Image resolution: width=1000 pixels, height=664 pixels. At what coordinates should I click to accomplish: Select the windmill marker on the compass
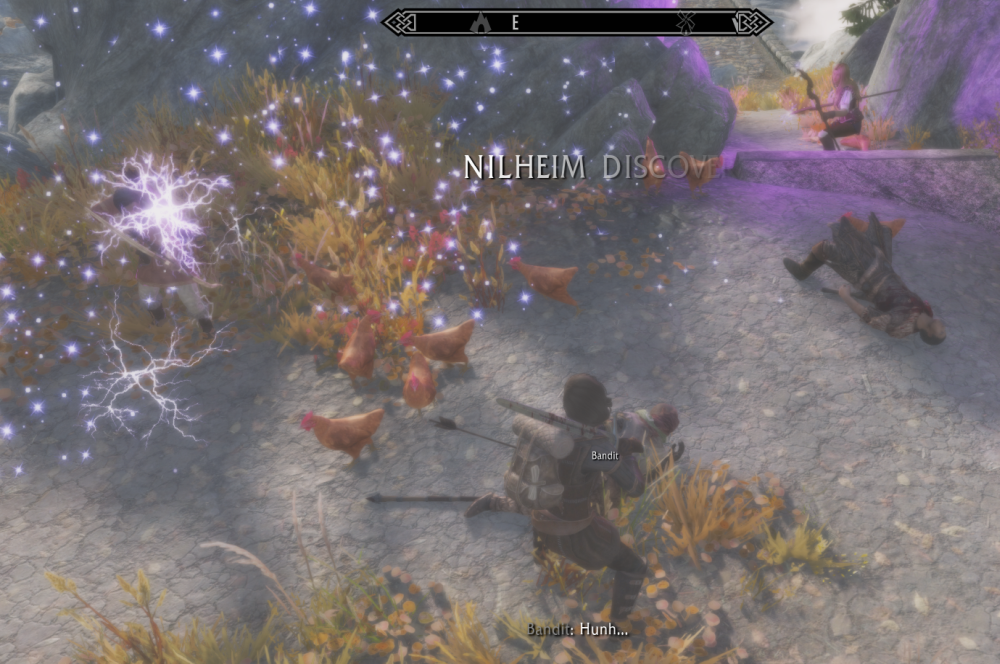pyautogui.click(x=686, y=22)
